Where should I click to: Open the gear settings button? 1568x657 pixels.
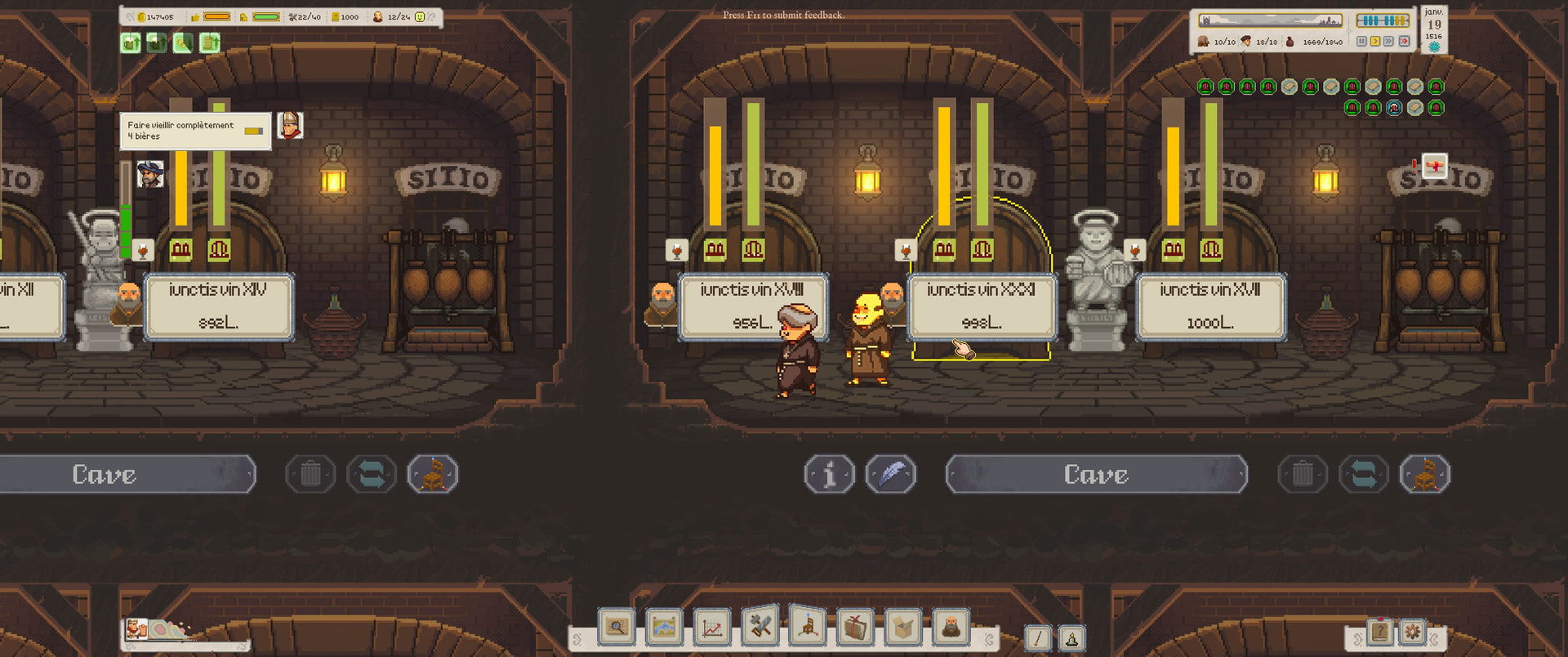[1412, 632]
